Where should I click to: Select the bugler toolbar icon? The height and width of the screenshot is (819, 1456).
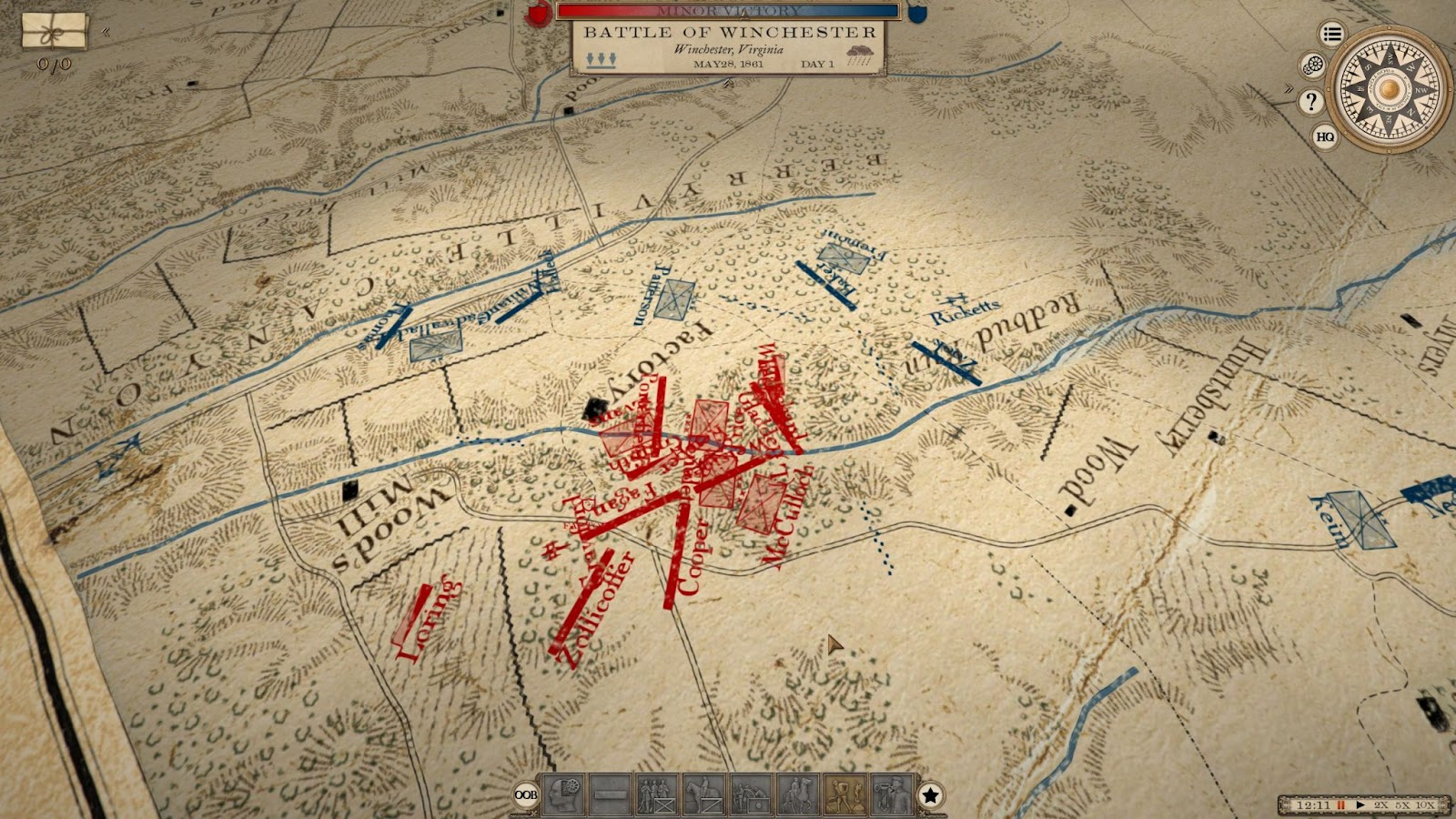(892, 794)
